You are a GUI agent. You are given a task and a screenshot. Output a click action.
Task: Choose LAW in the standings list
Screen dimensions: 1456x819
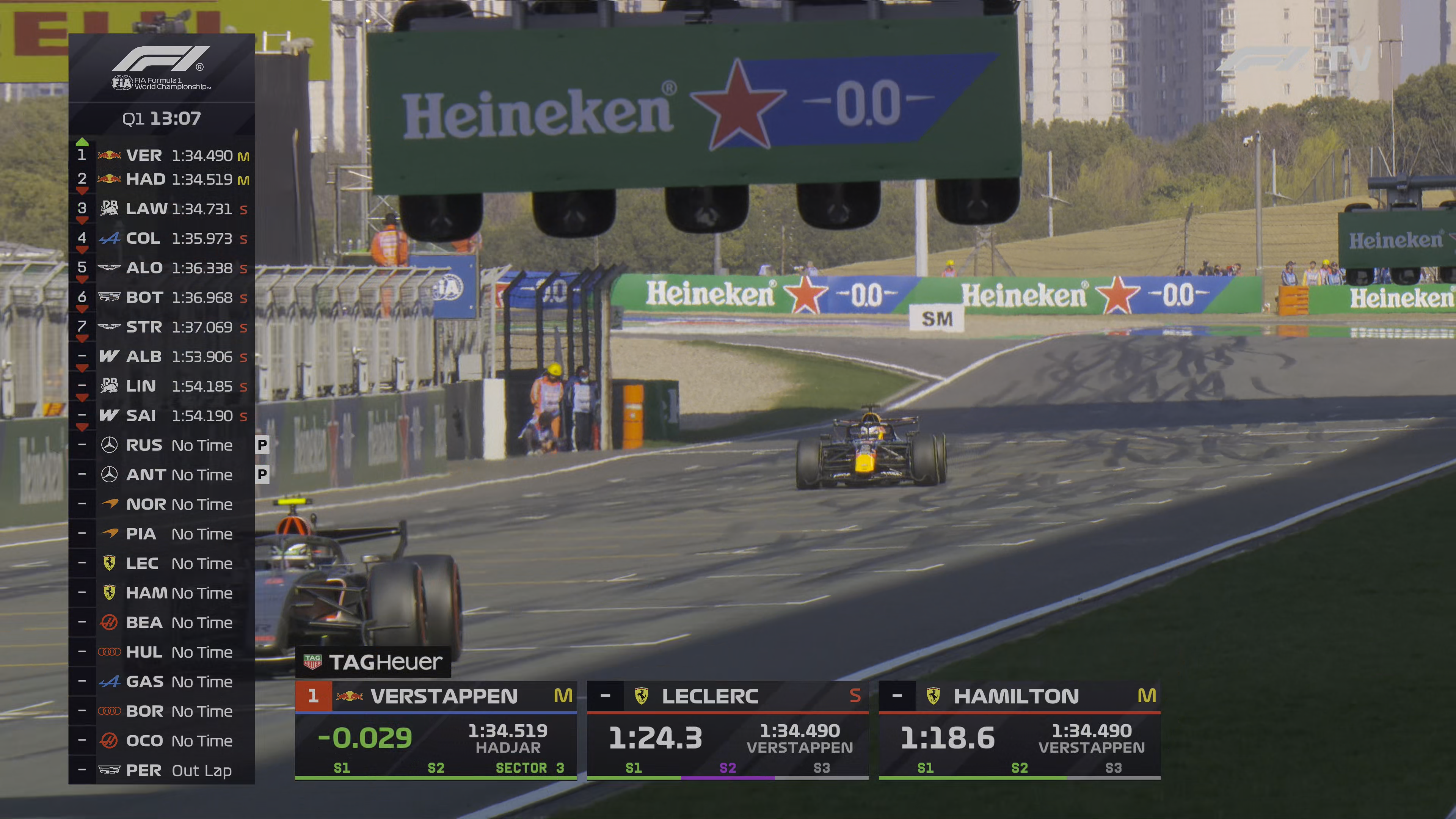pos(162,209)
